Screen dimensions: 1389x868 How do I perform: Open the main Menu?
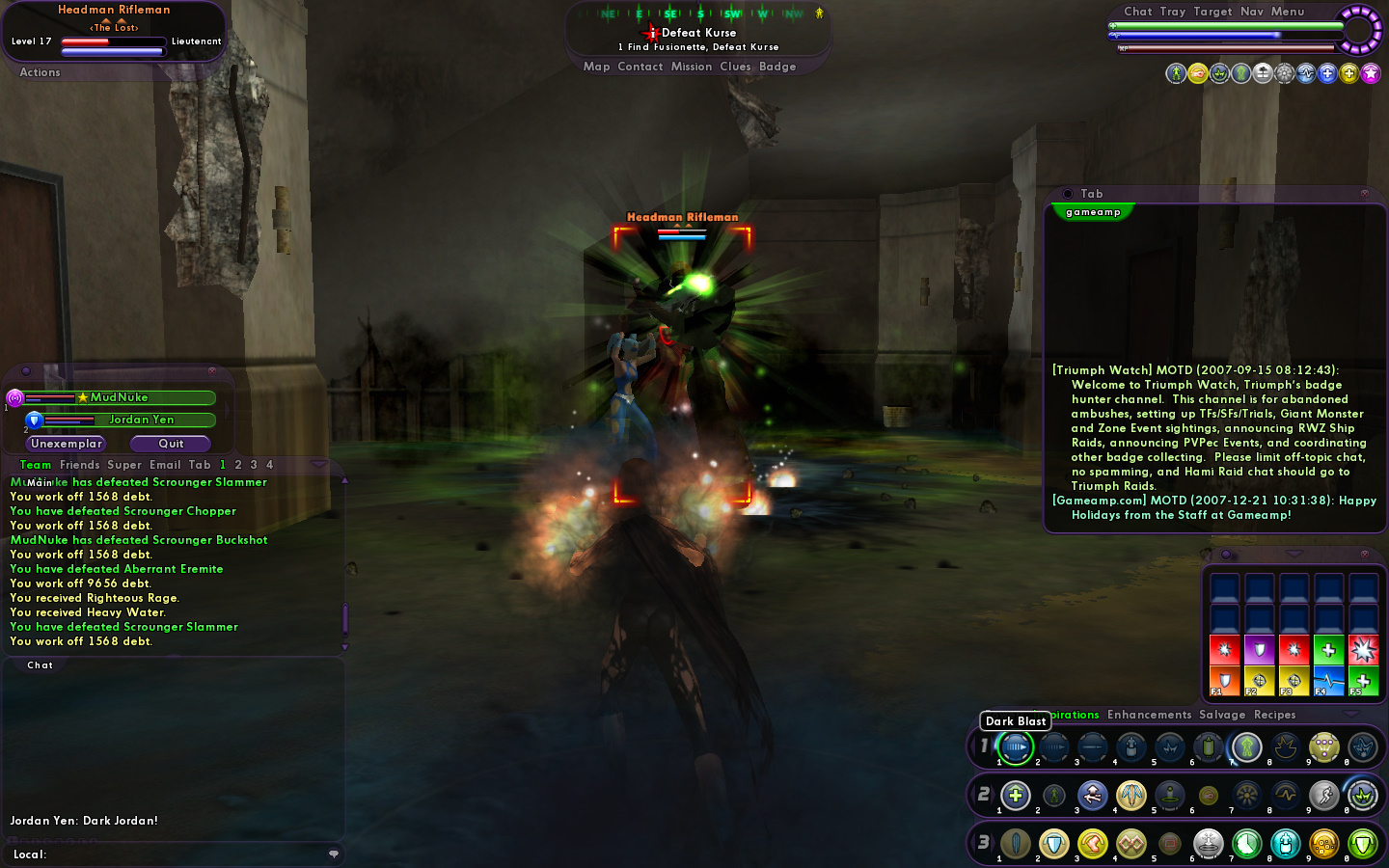[1287, 12]
